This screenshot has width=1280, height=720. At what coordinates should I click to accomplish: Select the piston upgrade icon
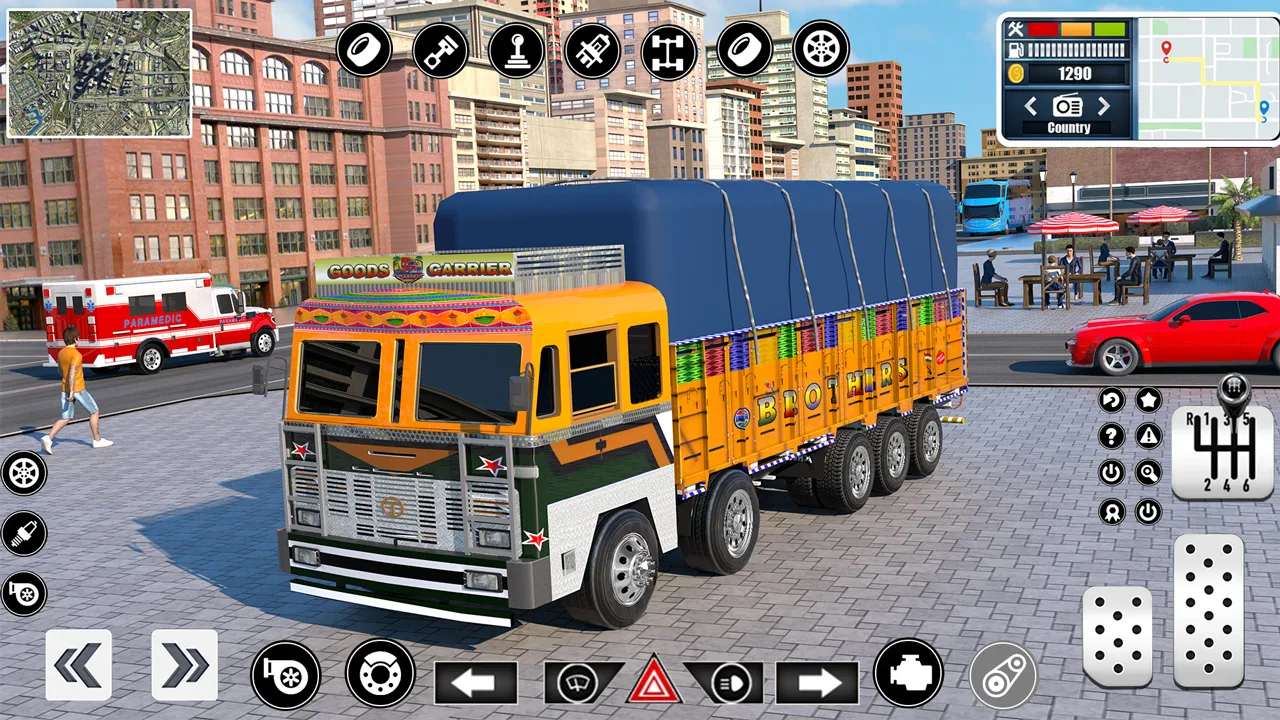441,50
